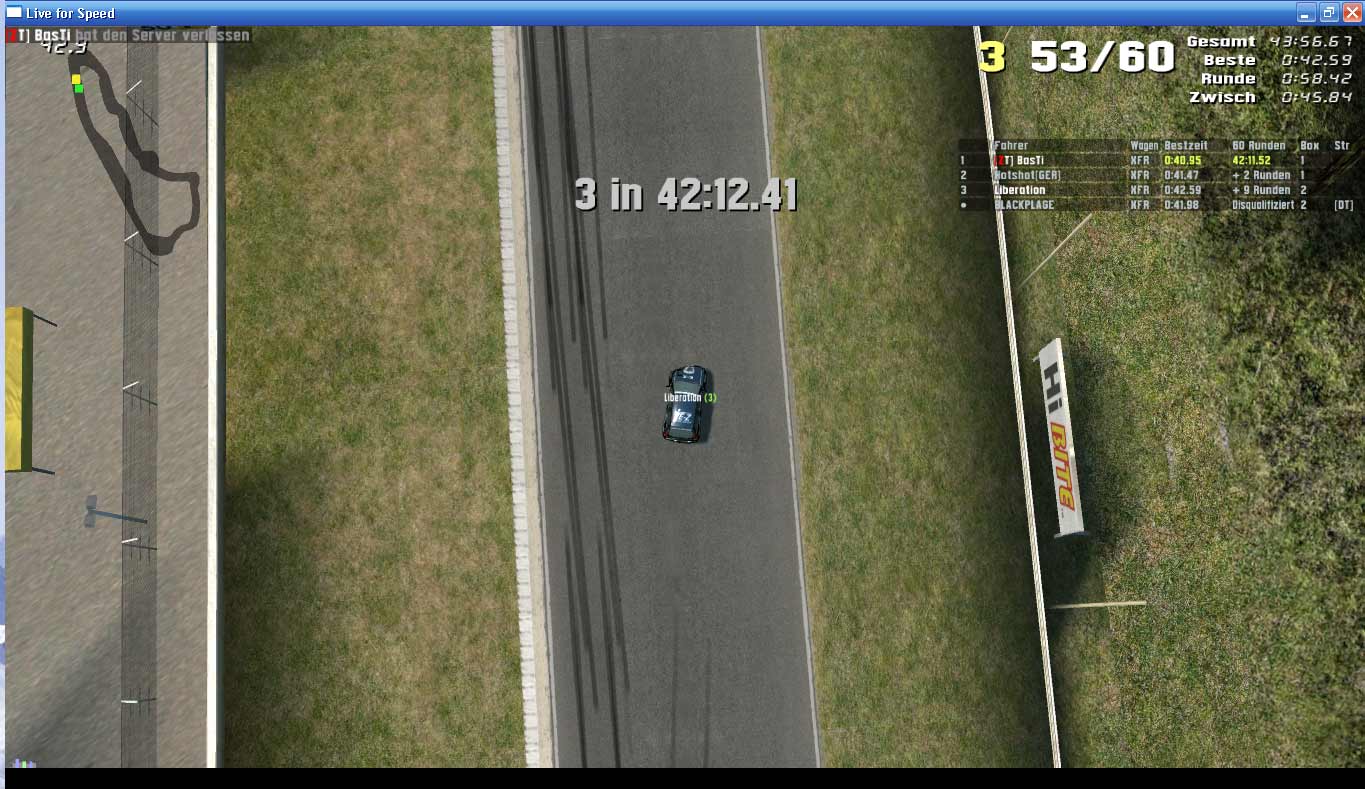Minimize the Live for Speed window

pyautogui.click(x=1306, y=13)
